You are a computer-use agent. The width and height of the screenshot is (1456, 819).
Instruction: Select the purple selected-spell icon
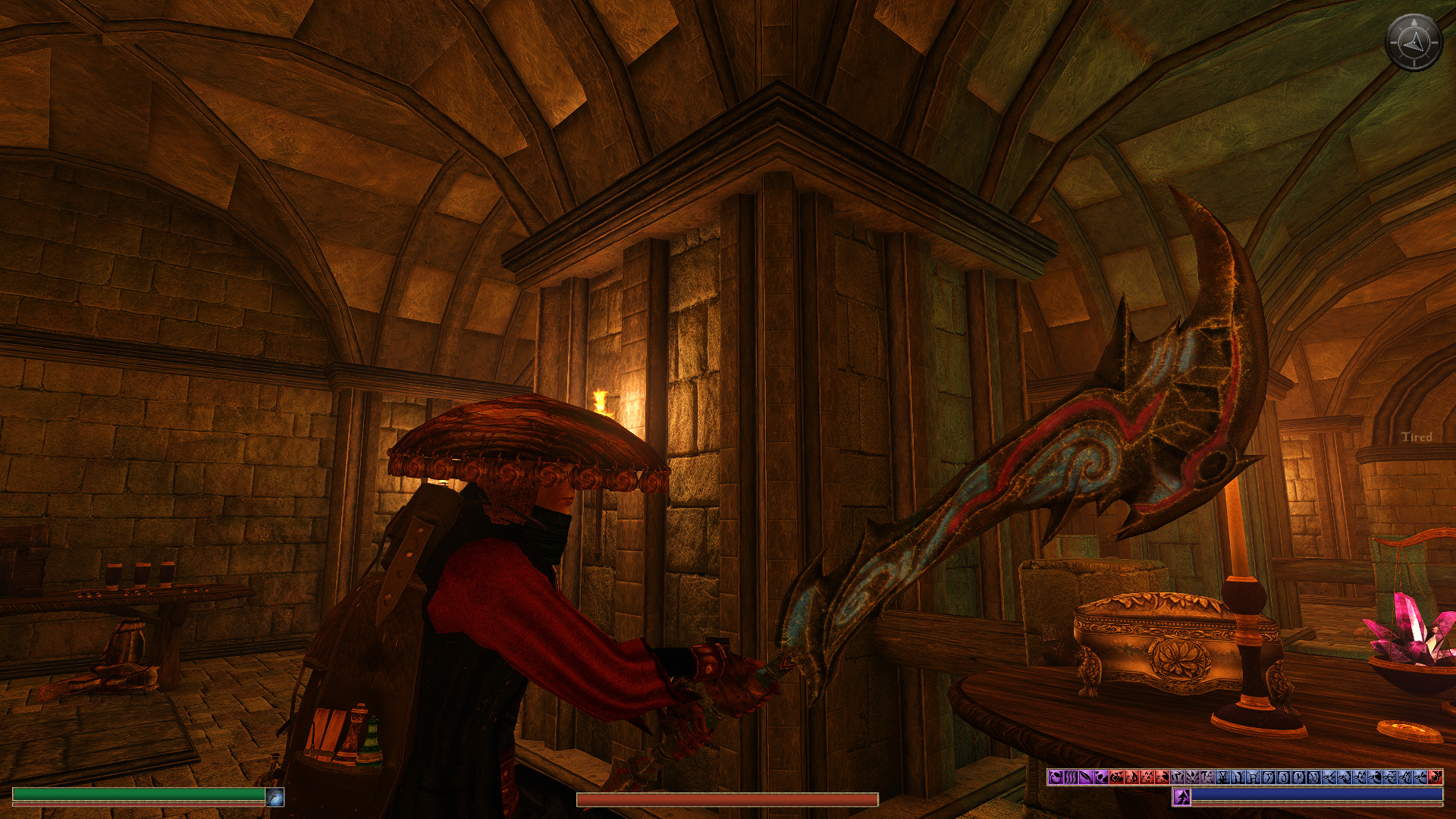(1181, 797)
